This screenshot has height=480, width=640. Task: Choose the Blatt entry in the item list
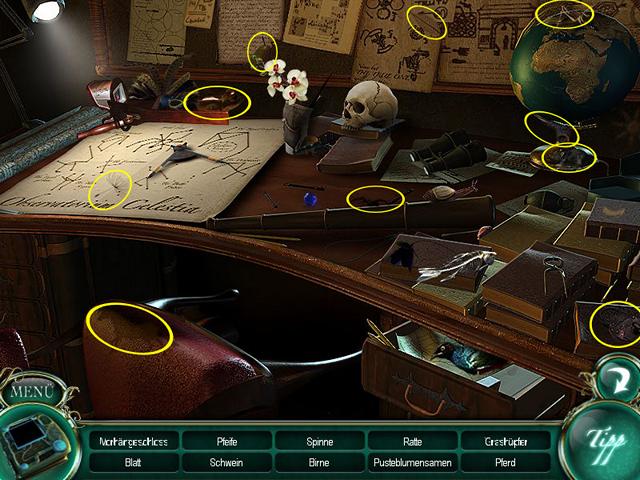(x=133, y=462)
